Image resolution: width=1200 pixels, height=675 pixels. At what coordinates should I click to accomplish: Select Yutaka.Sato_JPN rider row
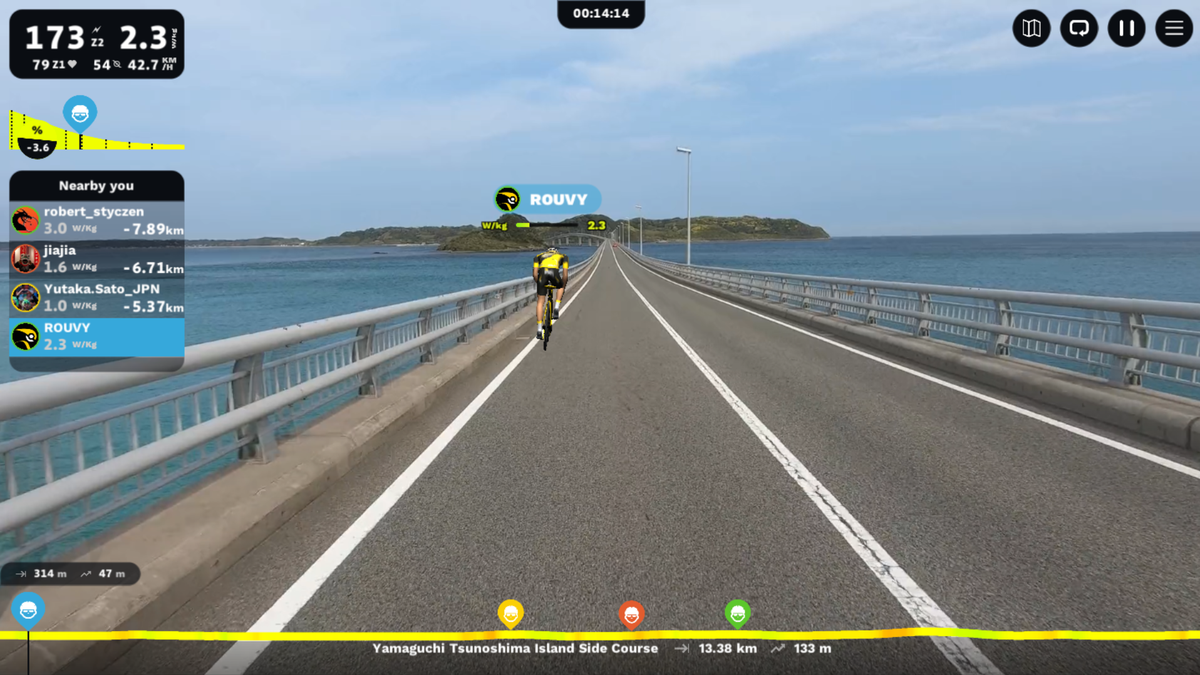[97, 298]
